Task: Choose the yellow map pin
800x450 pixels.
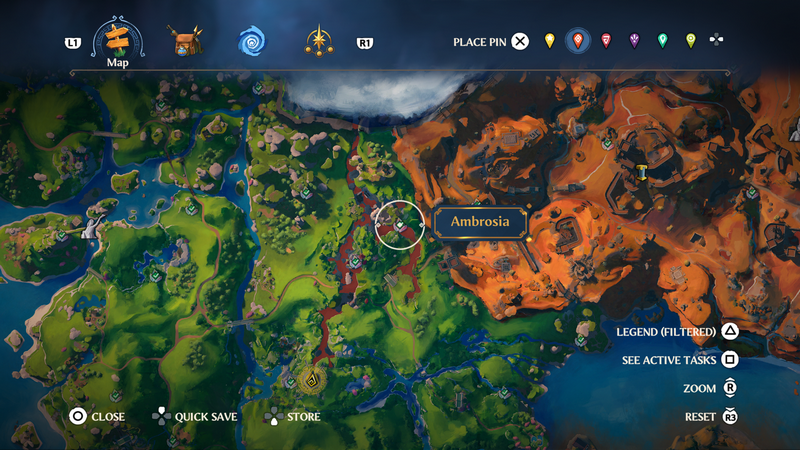Action: [x=549, y=41]
